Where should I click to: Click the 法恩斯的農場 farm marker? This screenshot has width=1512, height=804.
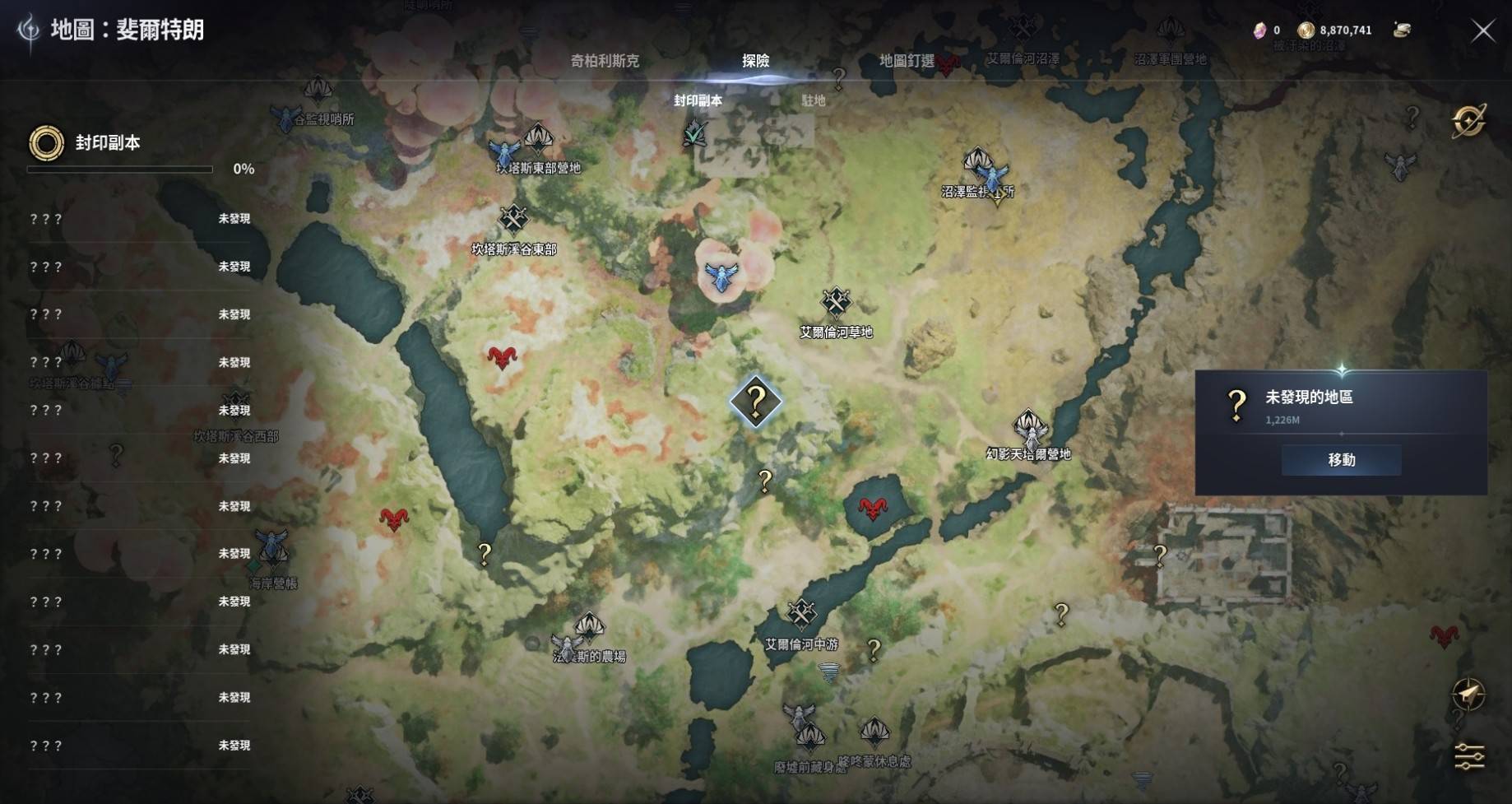pos(588,630)
